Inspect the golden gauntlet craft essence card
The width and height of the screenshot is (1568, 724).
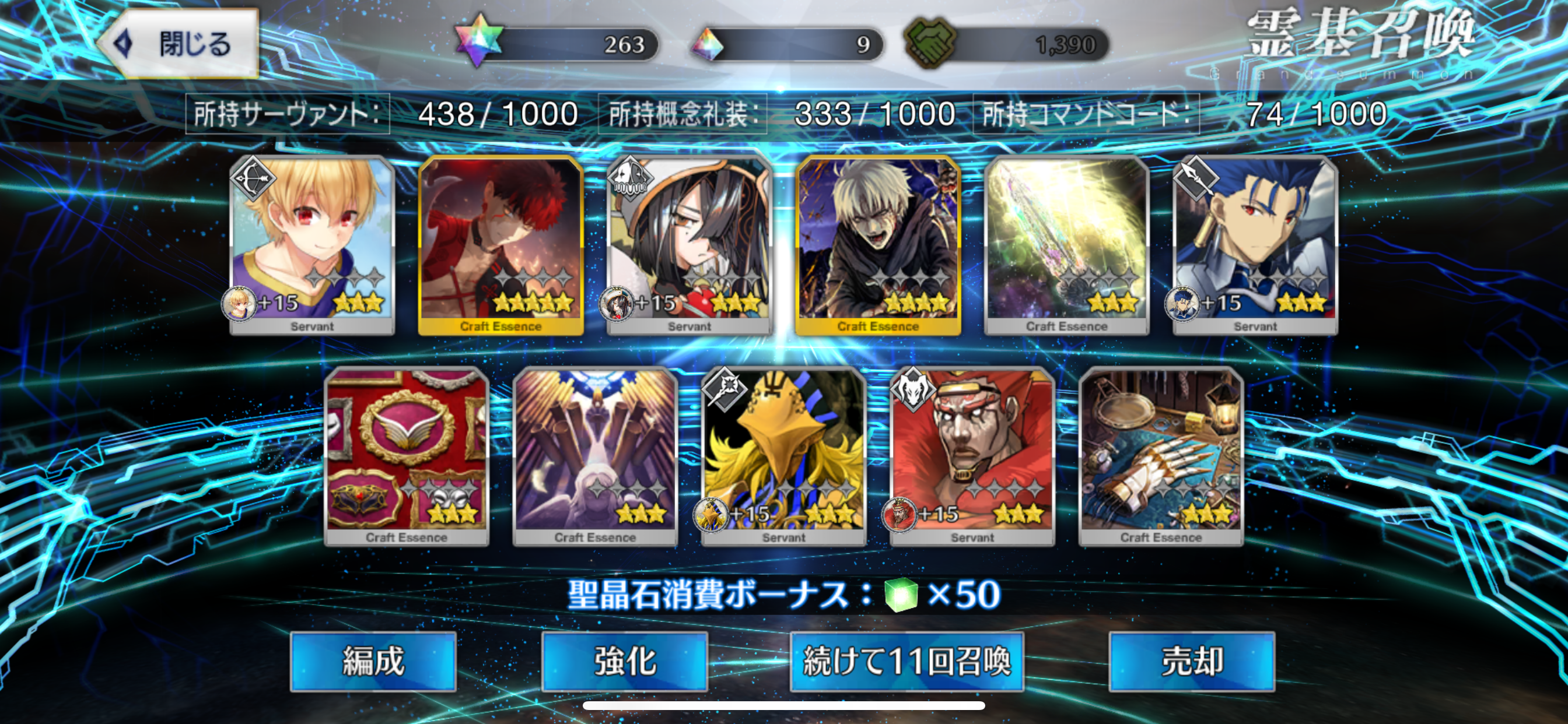click(x=1161, y=456)
